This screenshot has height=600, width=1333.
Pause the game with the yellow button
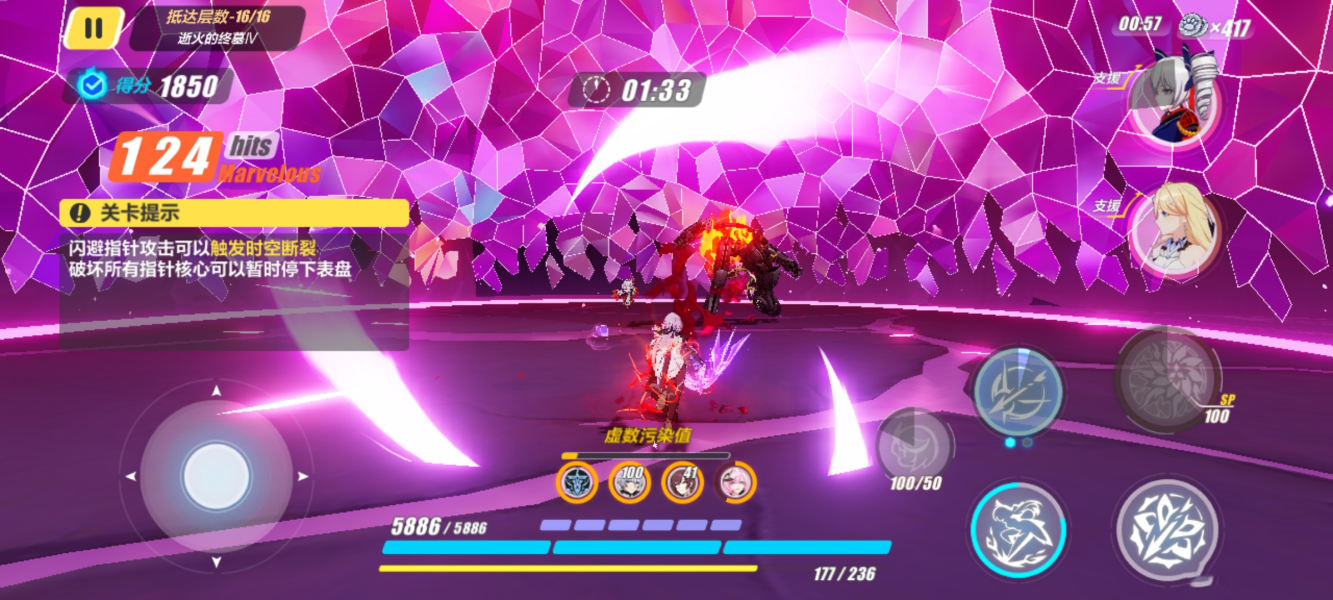[93, 28]
